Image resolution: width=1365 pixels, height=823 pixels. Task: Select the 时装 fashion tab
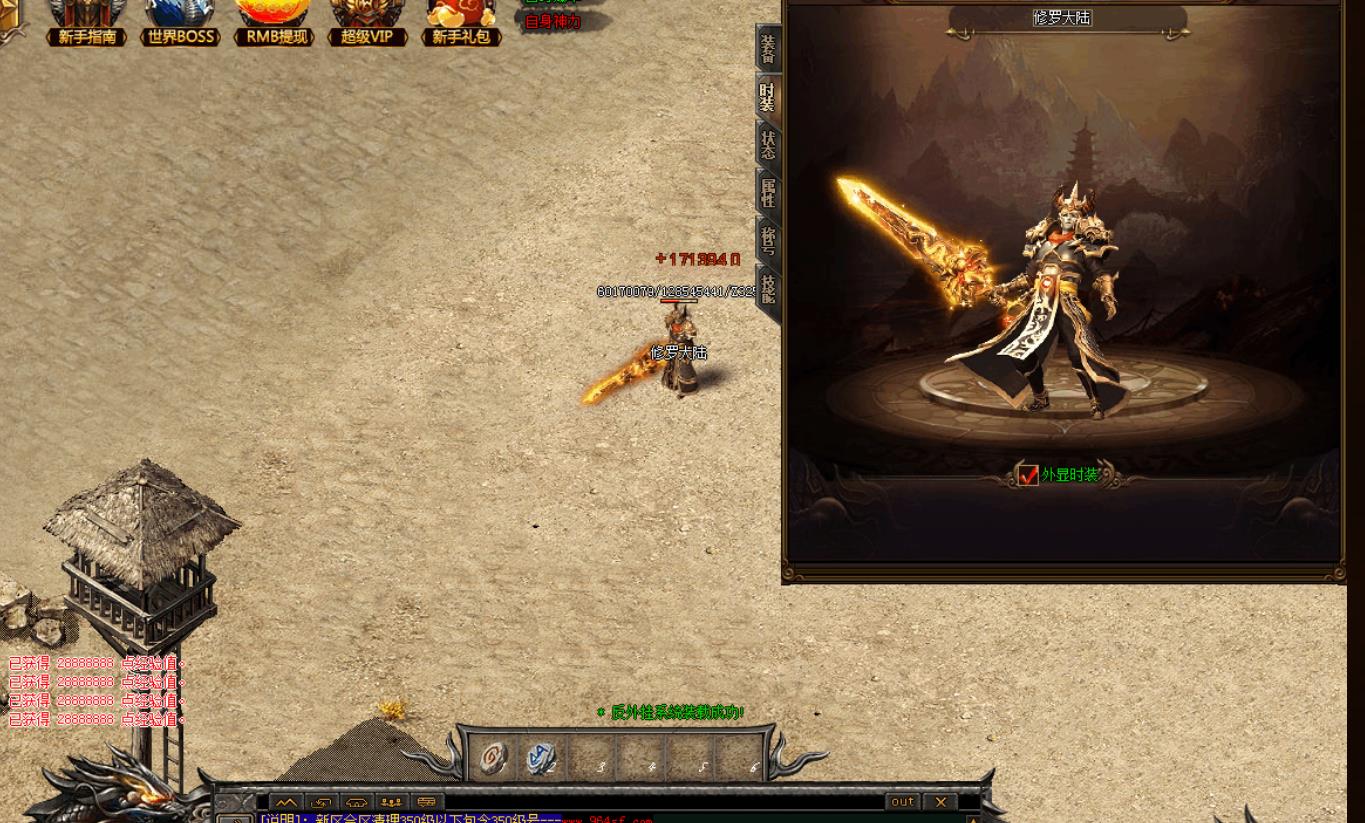click(767, 97)
